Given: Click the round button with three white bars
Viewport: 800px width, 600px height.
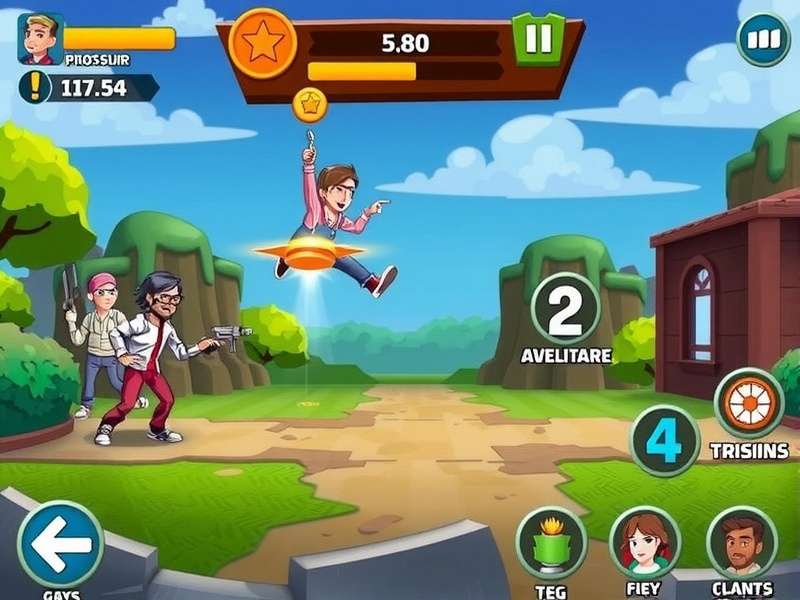Looking at the screenshot, I should 763,40.
